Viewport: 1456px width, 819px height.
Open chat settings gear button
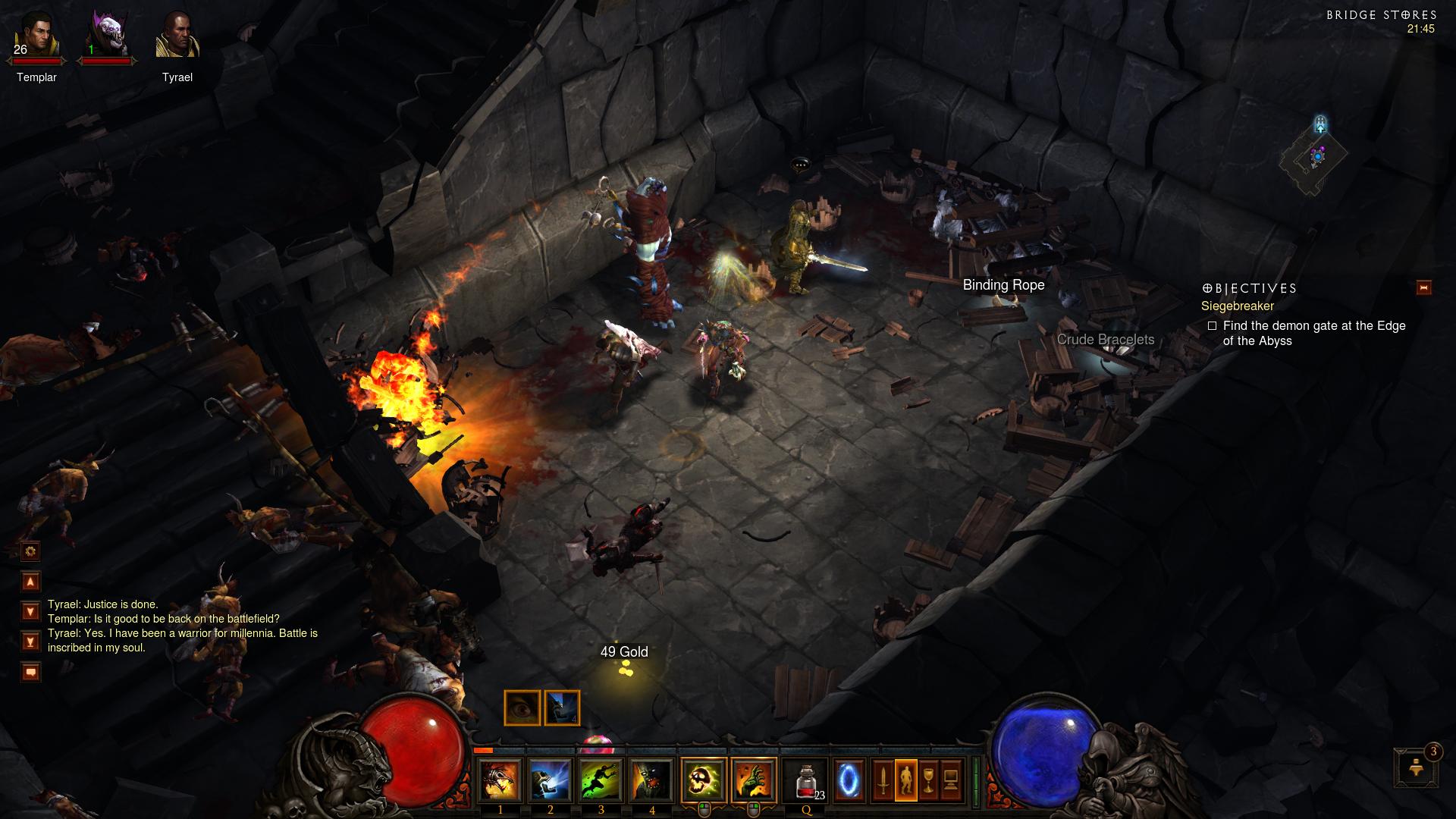[31, 551]
